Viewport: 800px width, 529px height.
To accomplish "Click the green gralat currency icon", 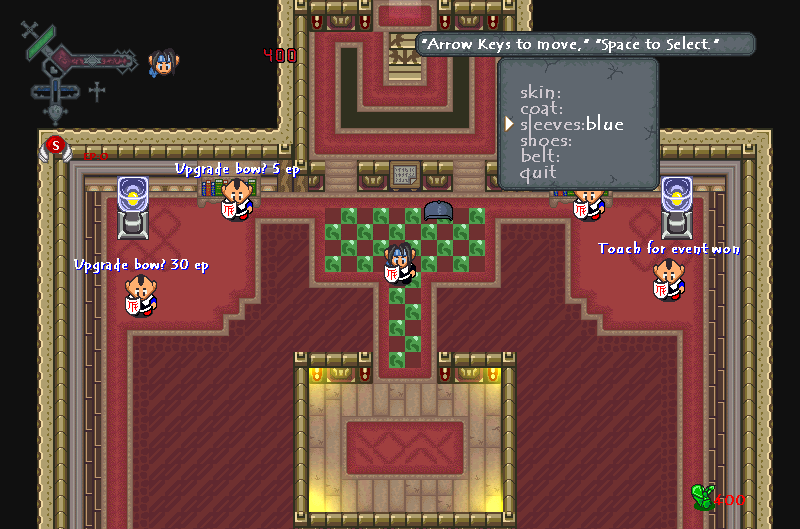I will click(x=703, y=497).
